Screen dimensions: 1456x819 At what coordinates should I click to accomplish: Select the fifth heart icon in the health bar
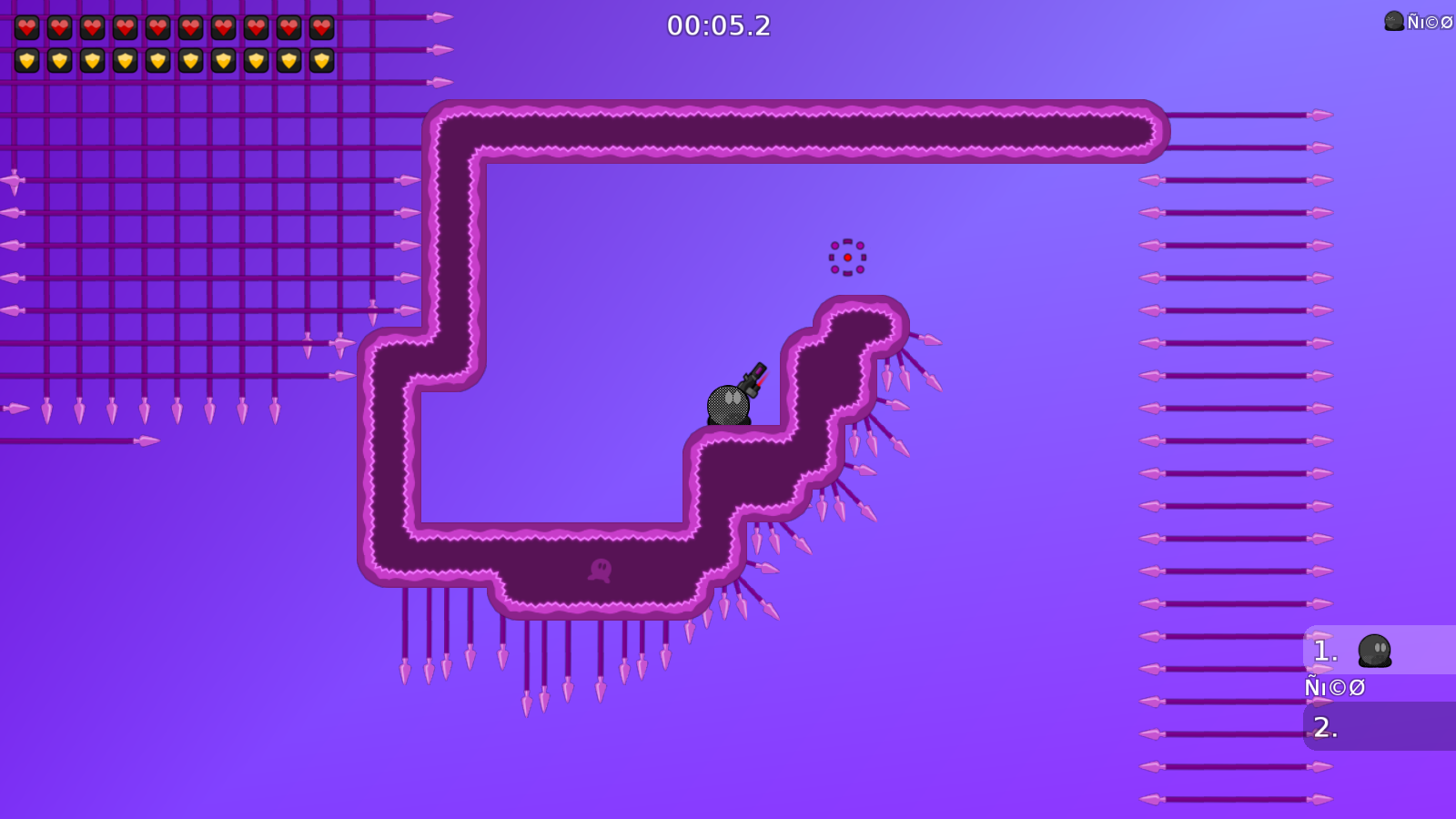157,26
